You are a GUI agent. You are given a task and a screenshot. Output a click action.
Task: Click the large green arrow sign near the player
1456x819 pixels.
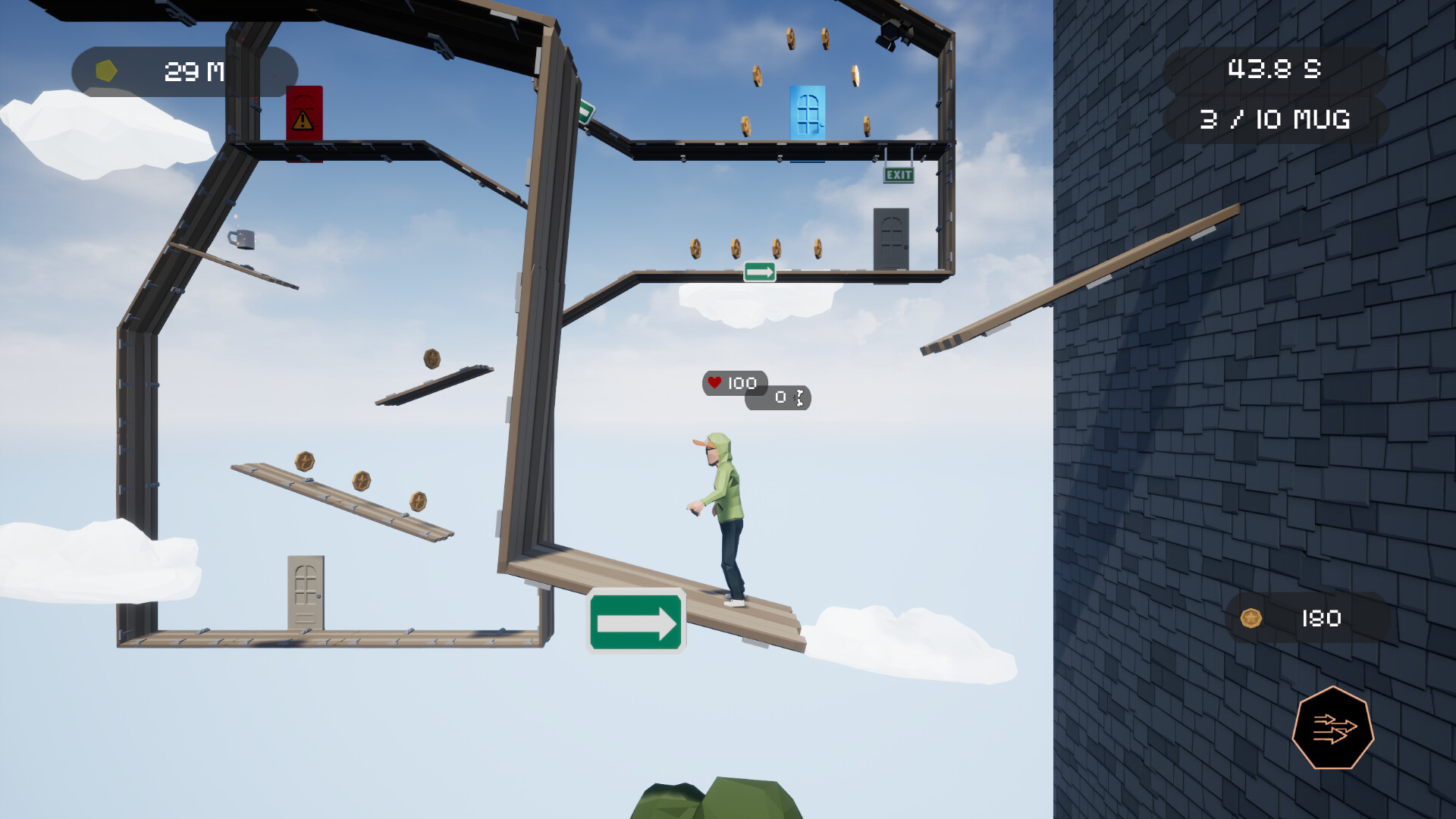click(x=637, y=620)
